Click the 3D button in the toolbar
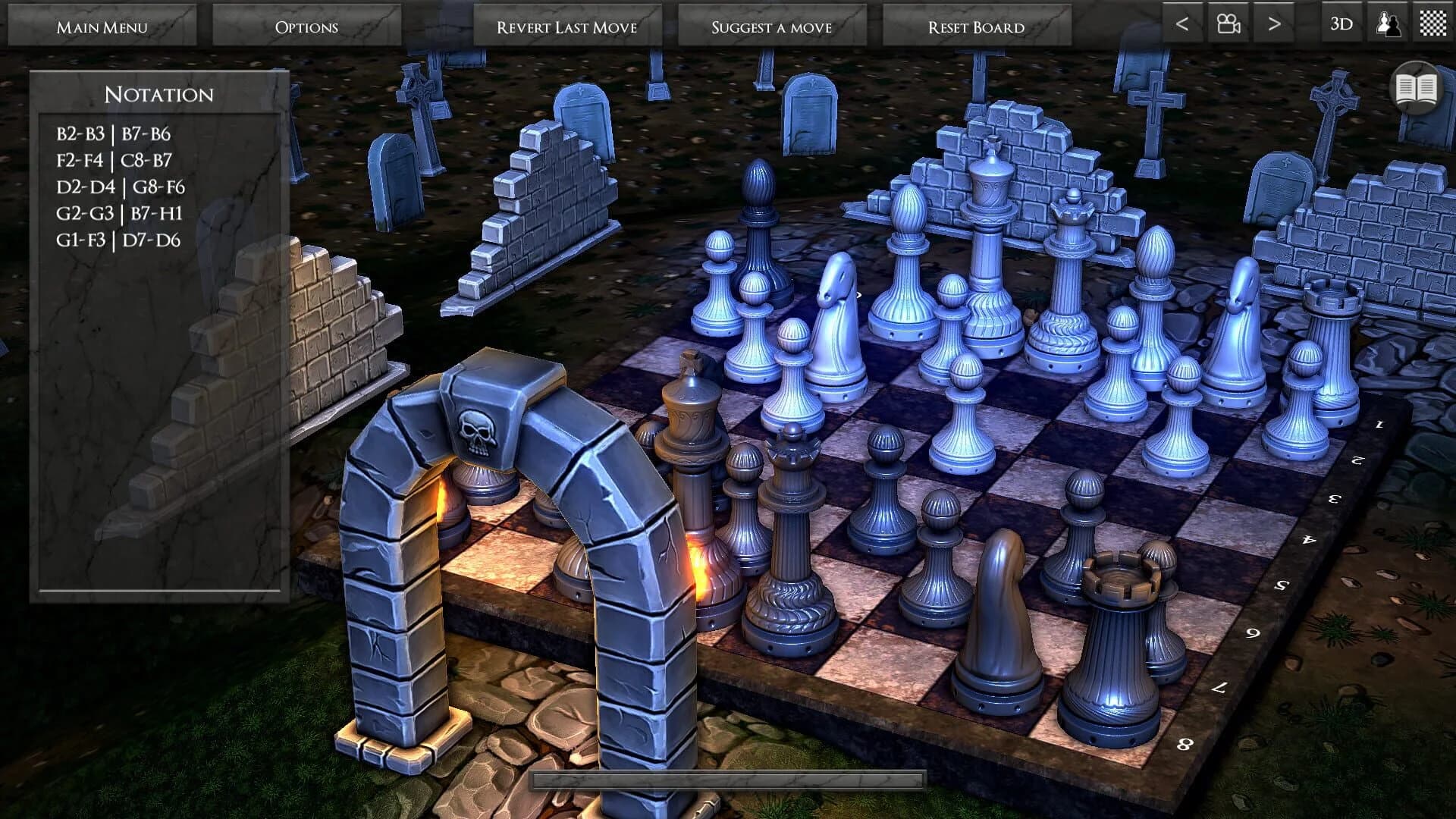The width and height of the screenshot is (1456, 819). click(x=1341, y=24)
